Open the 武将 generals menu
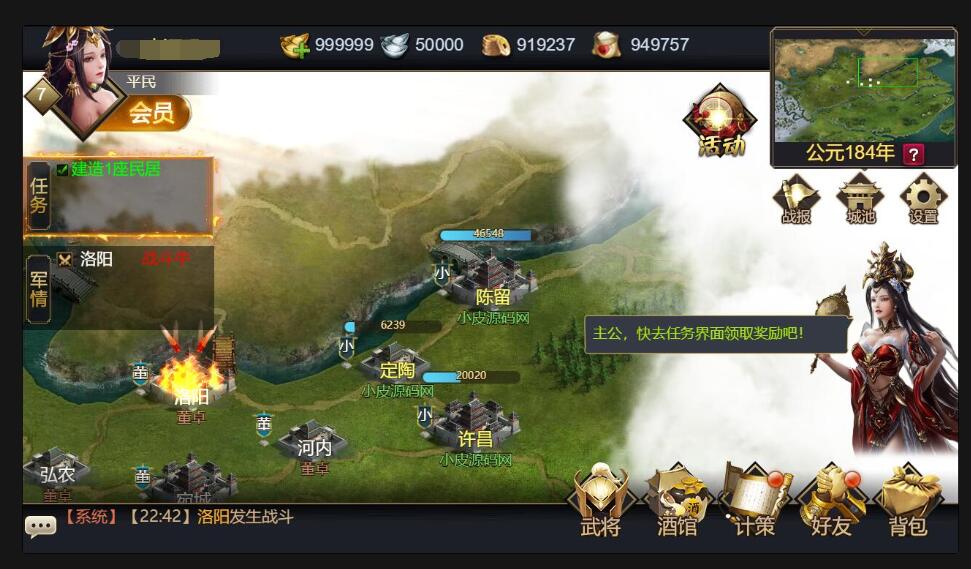 (x=600, y=498)
